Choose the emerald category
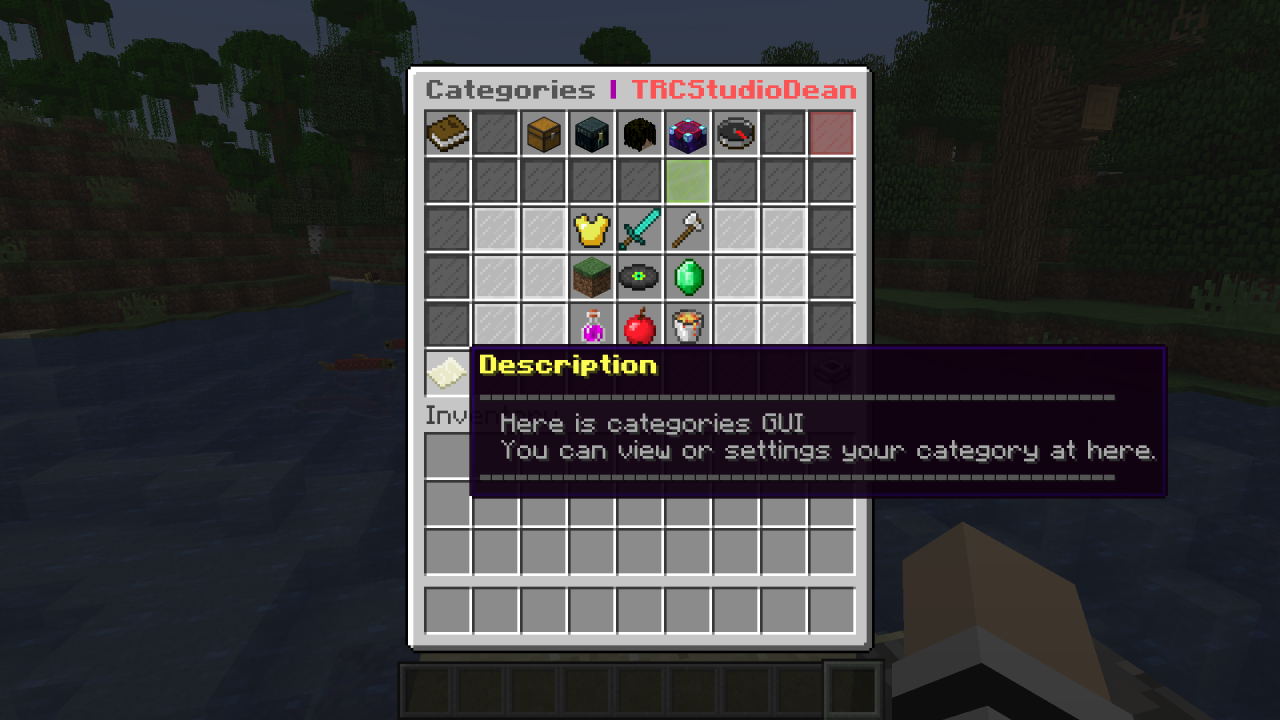The width and height of the screenshot is (1280, 720). click(687, 278)
